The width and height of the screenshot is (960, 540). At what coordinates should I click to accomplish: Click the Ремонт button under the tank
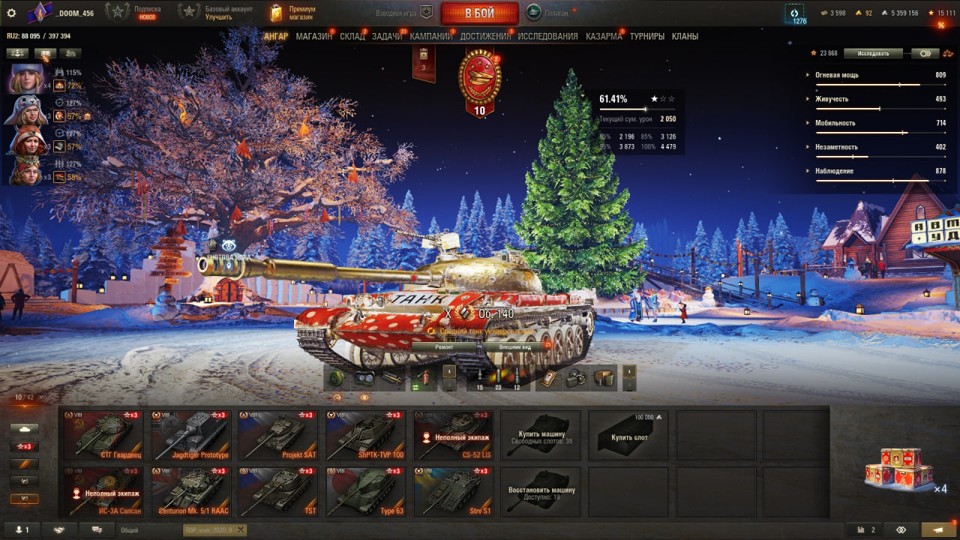(x=445, y=346)
